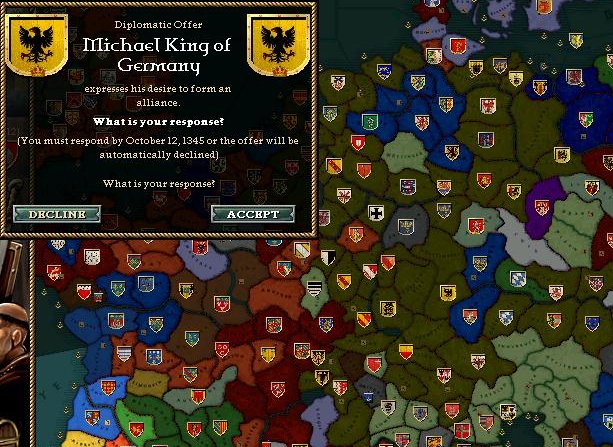
Task: Accept the alliance offer from Germany
Action: pyautogui.click(x=253, y=214)
